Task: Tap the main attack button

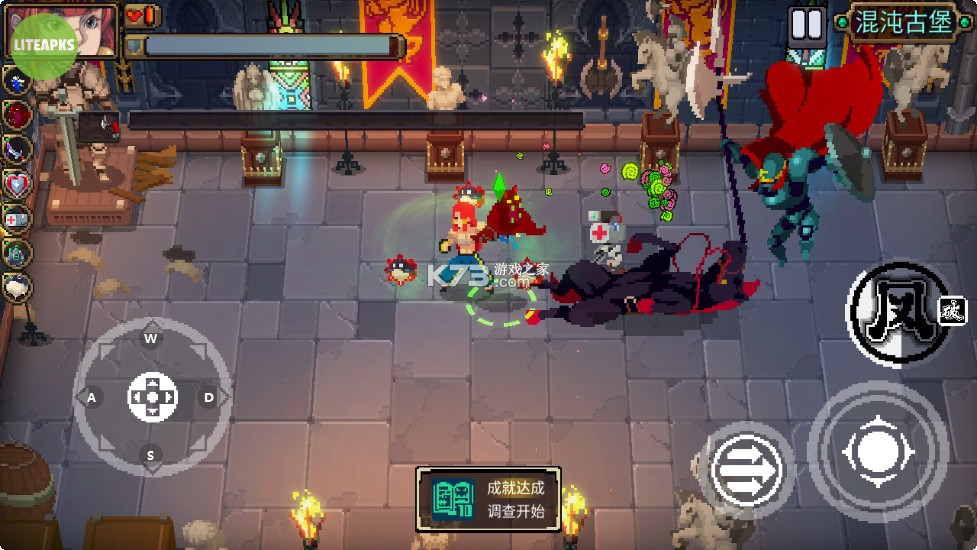Action: (877, 452)
